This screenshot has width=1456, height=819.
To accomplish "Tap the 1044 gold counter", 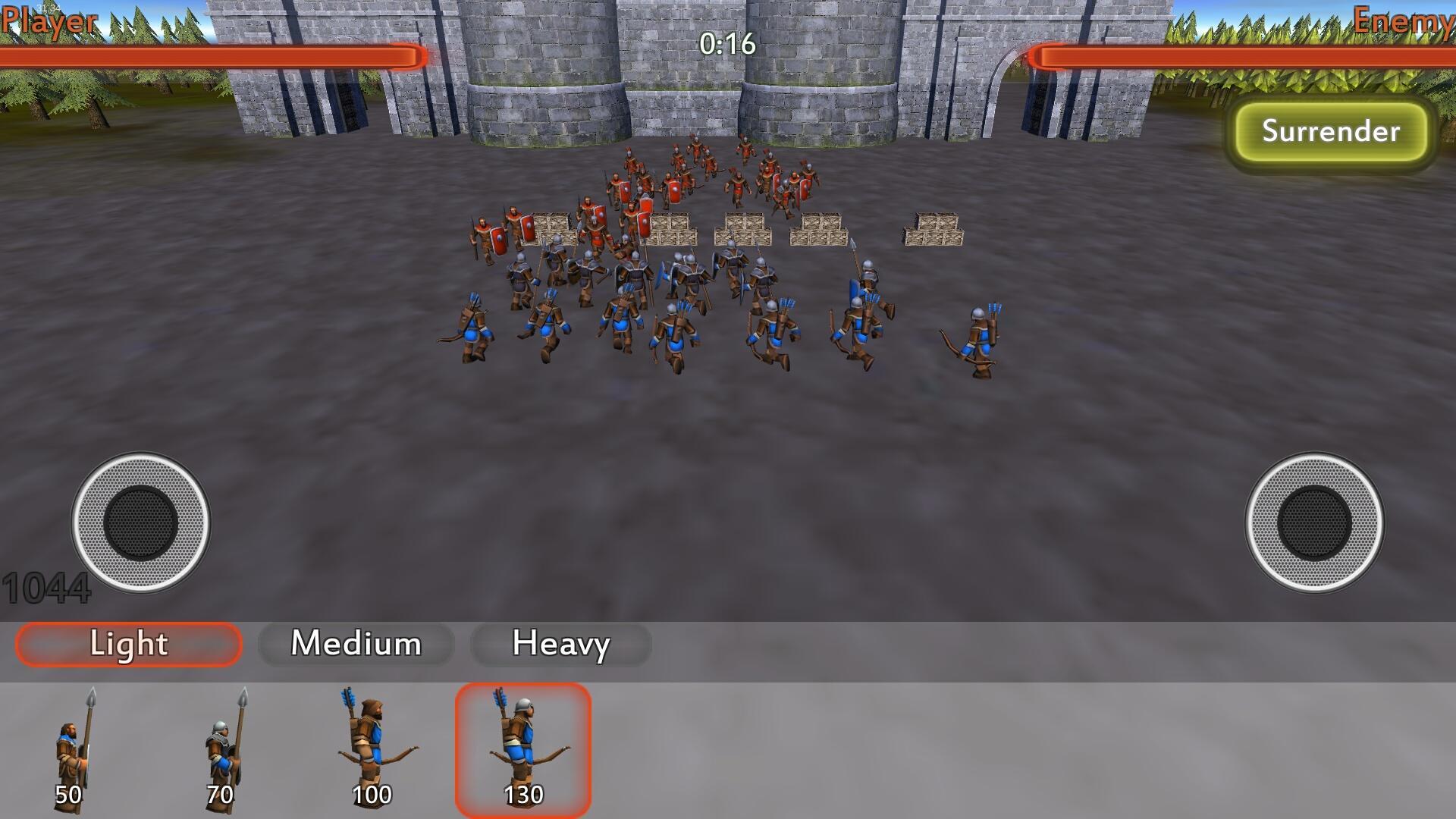I will click(47, 586).
